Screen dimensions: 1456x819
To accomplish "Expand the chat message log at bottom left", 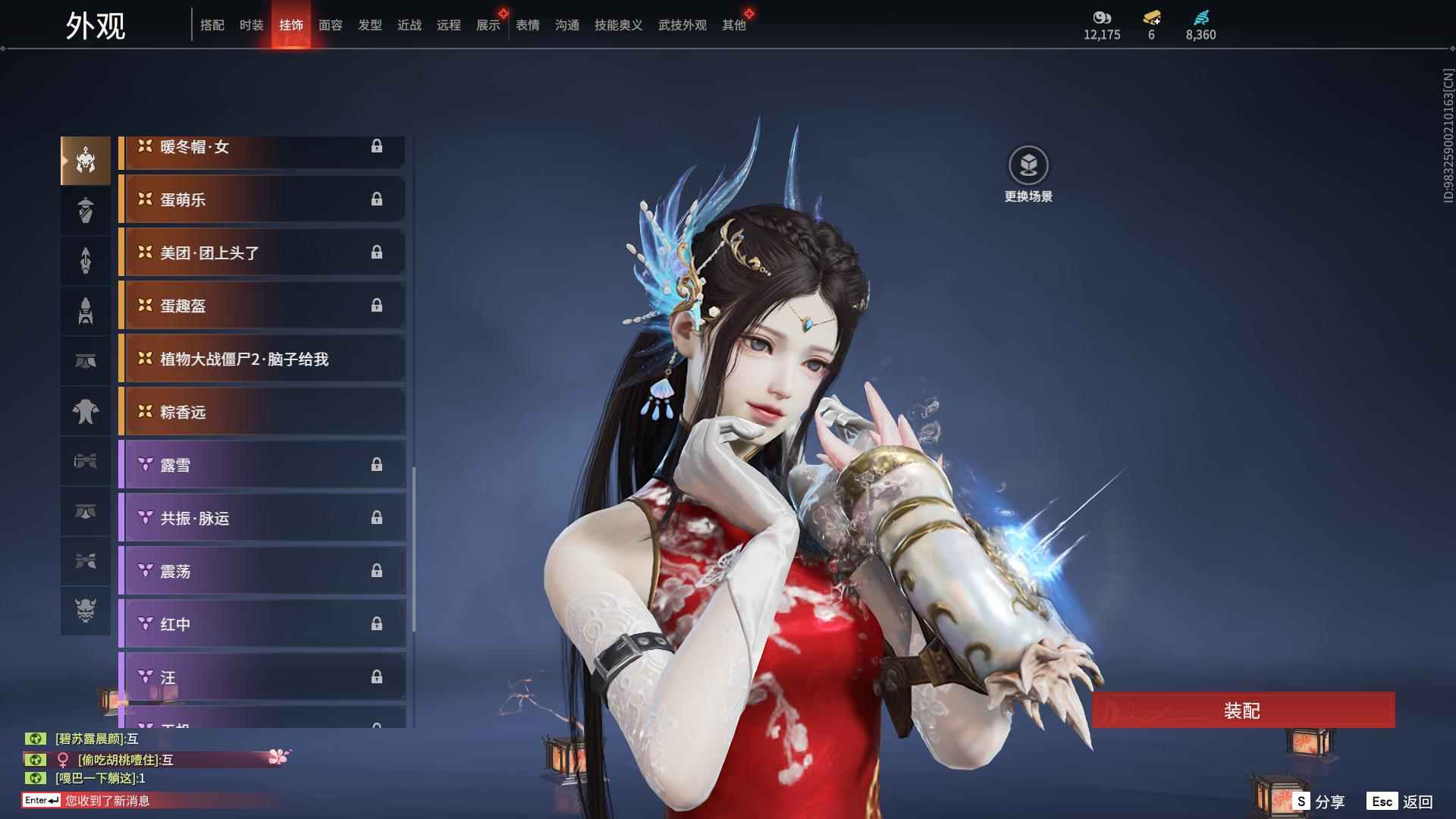I will click(x=99, y=800).
